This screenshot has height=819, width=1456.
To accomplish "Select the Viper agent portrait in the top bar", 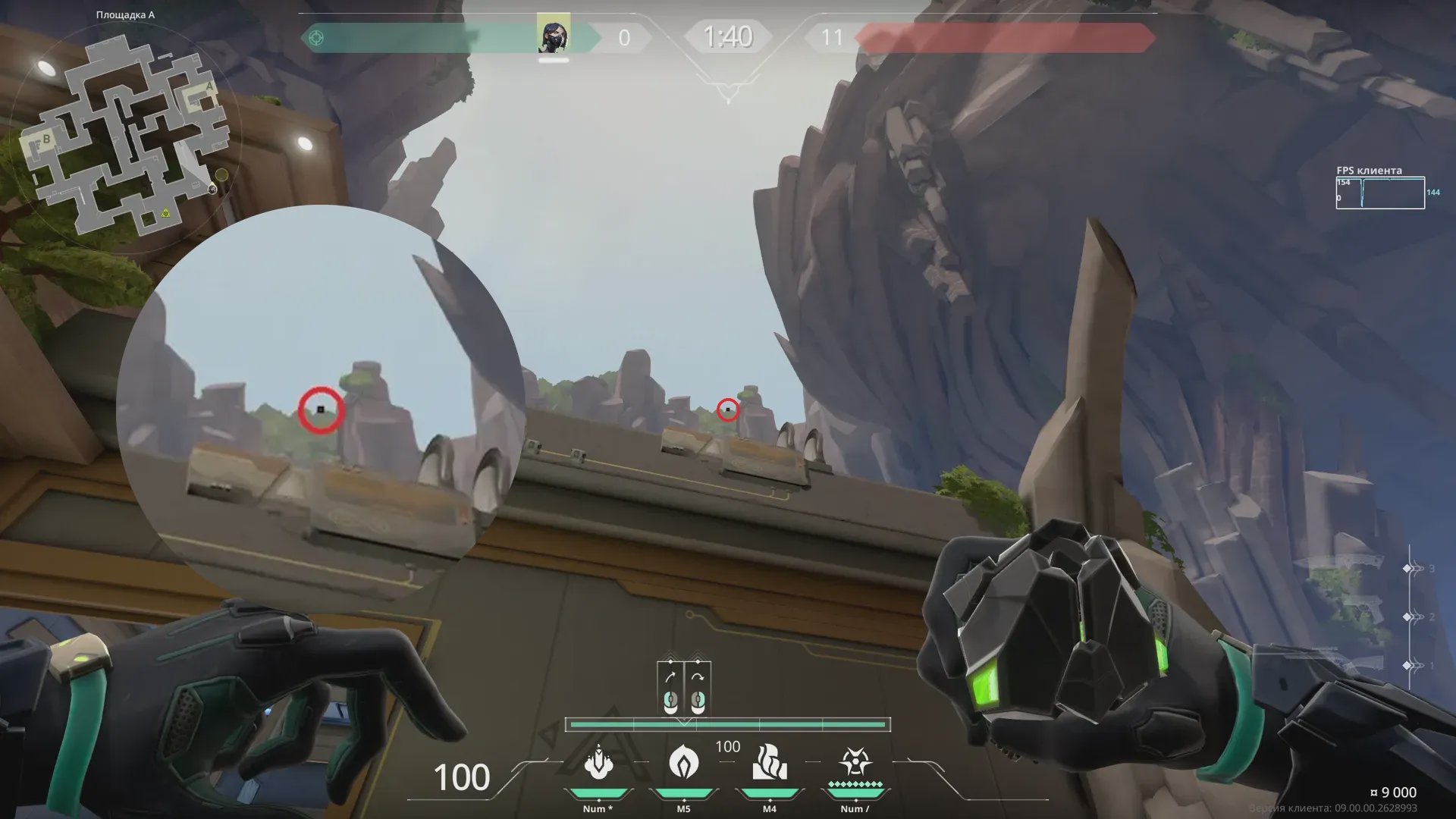I will point(554,36).
